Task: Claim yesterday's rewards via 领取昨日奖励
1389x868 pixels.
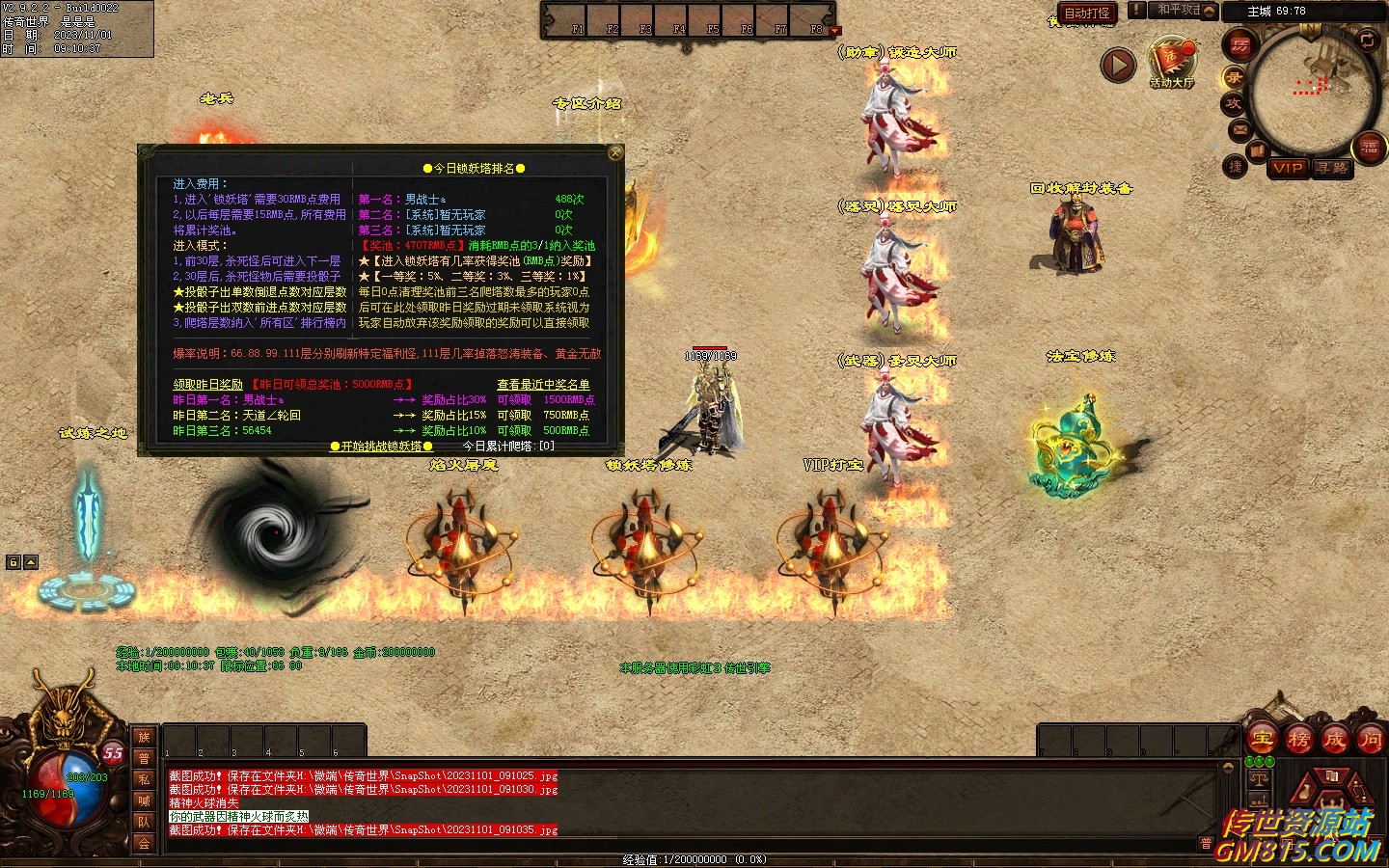Action: pyautogui.click(x=207, y=385)
